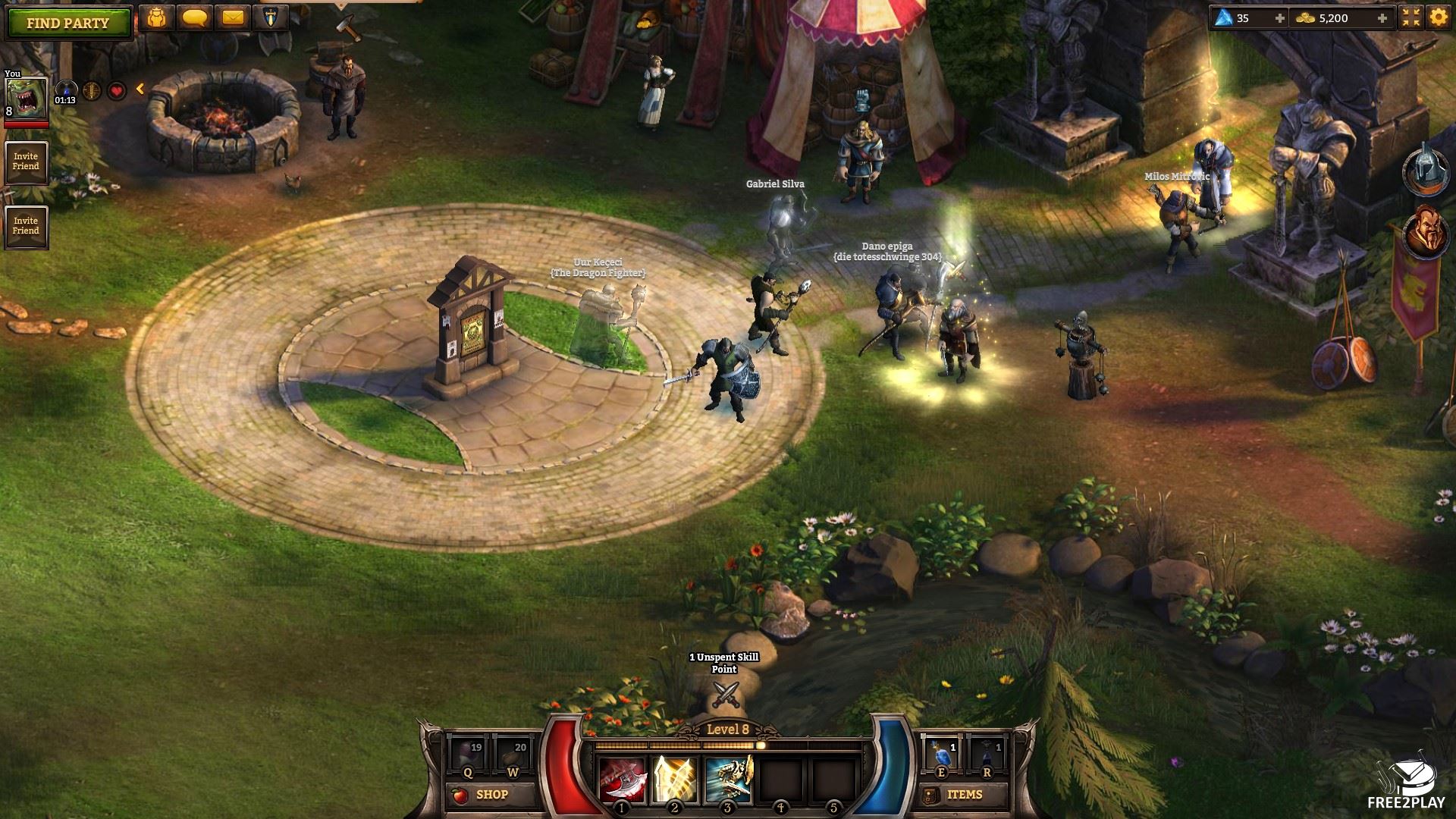The image size is (1456, 819).
Task: Open the SHOP button with apple
Action: (482, 795)
